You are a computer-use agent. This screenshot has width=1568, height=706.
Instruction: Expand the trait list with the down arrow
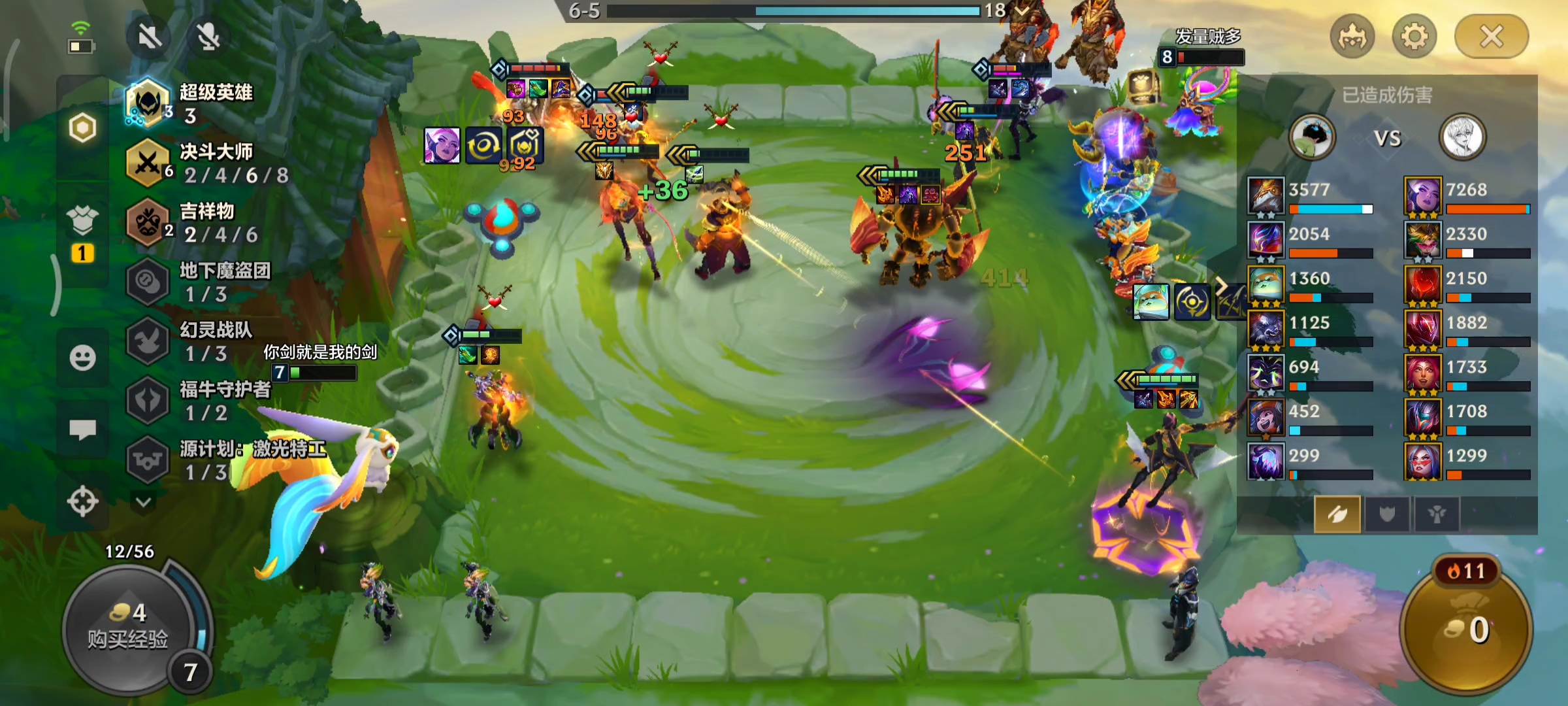[x=144, y=502]
